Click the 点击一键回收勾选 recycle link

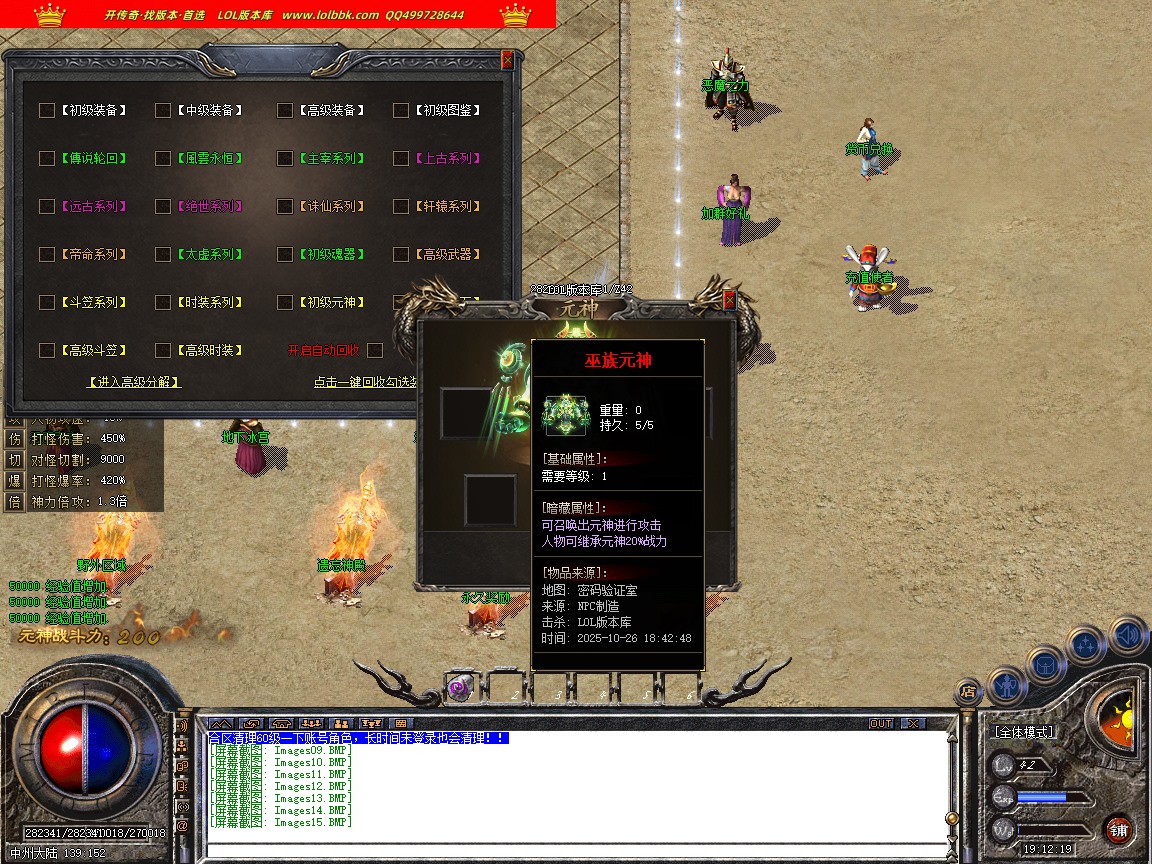(364, 381)
